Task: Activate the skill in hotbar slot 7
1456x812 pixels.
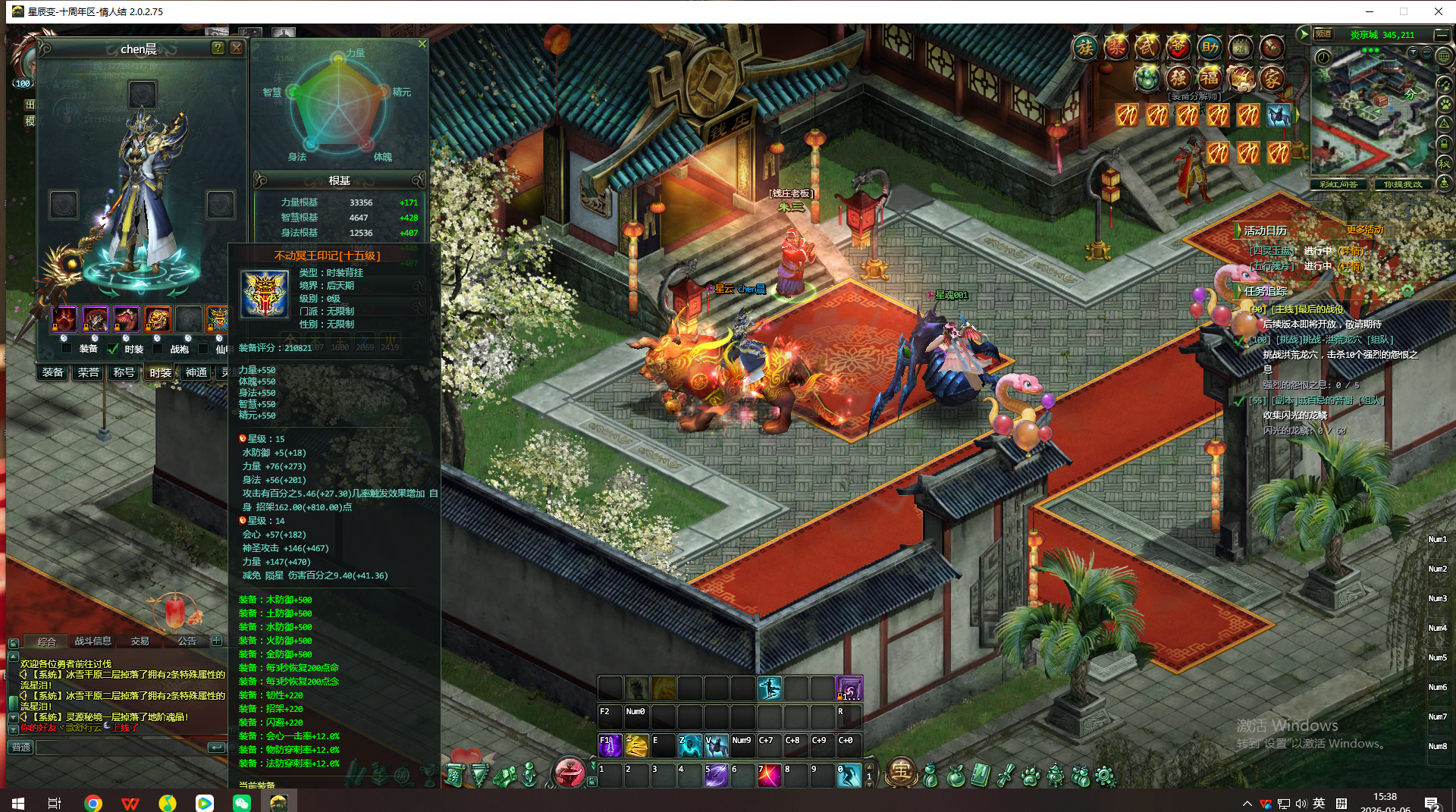Action: [769, 775]
